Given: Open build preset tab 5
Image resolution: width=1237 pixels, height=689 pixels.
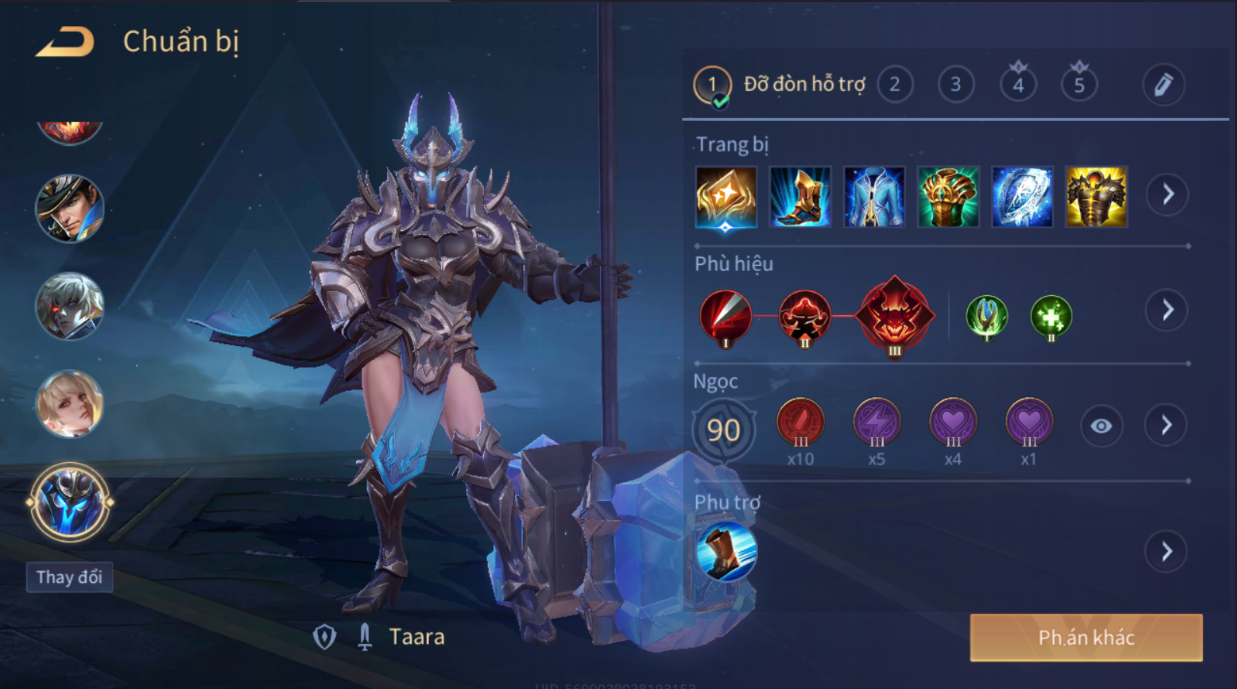Looking at the screenshot, I should pos(1079,85).
